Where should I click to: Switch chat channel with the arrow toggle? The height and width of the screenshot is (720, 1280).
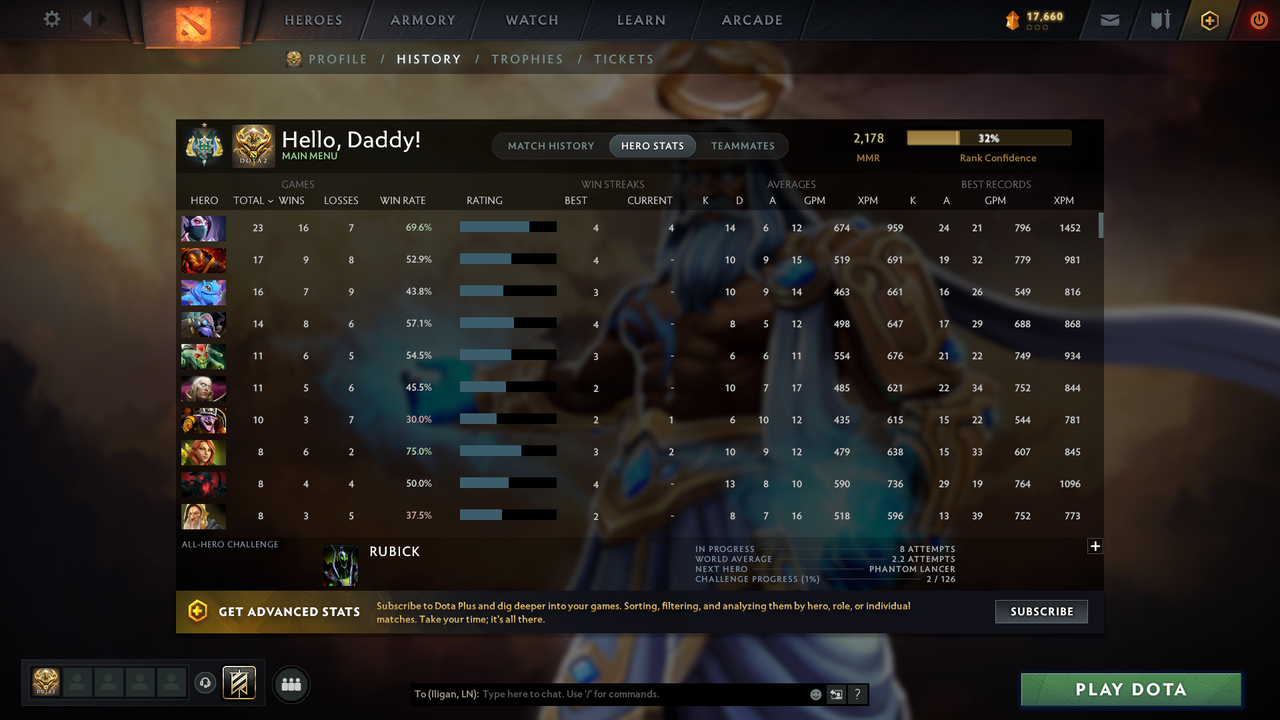pyautogui.click(x=836, y=694)
